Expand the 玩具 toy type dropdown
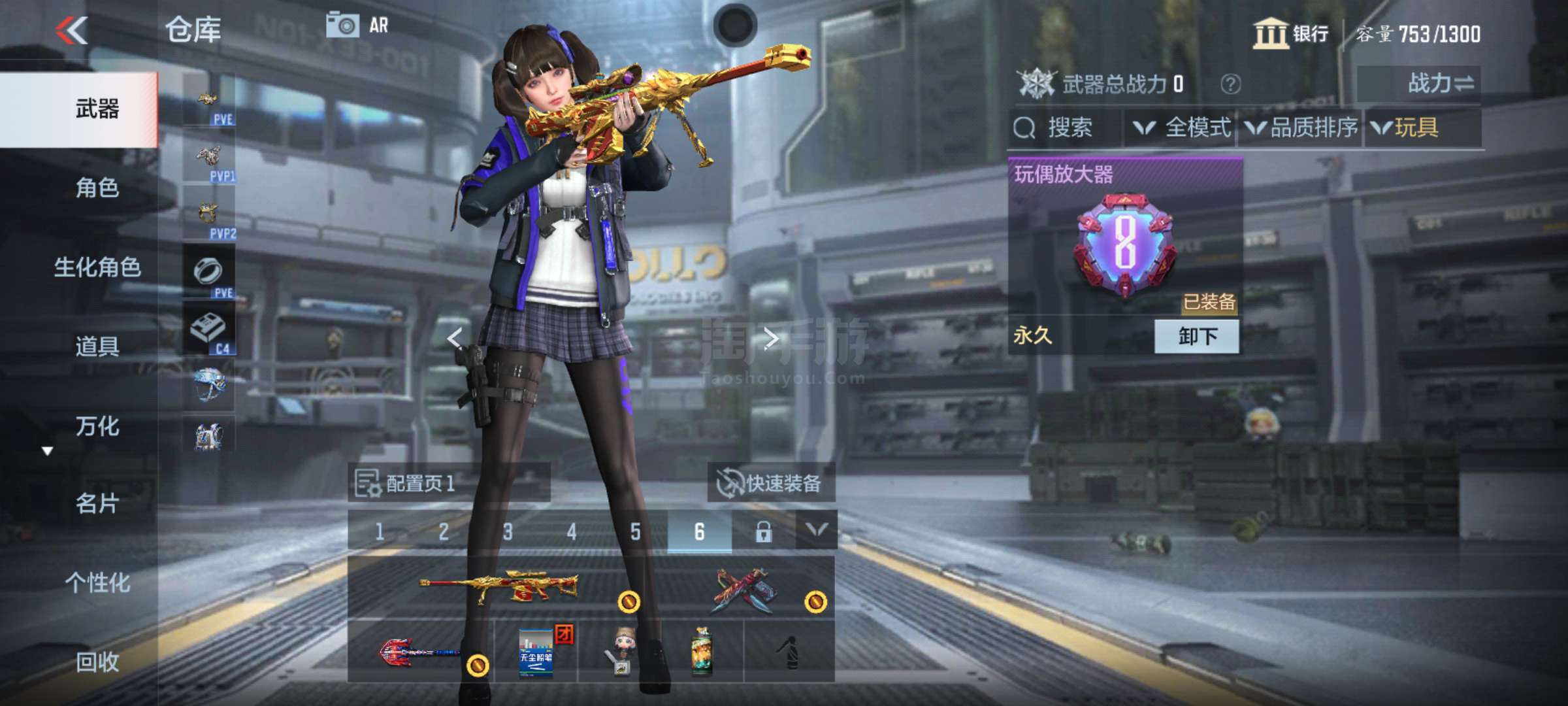 [x=1406, y=127]
